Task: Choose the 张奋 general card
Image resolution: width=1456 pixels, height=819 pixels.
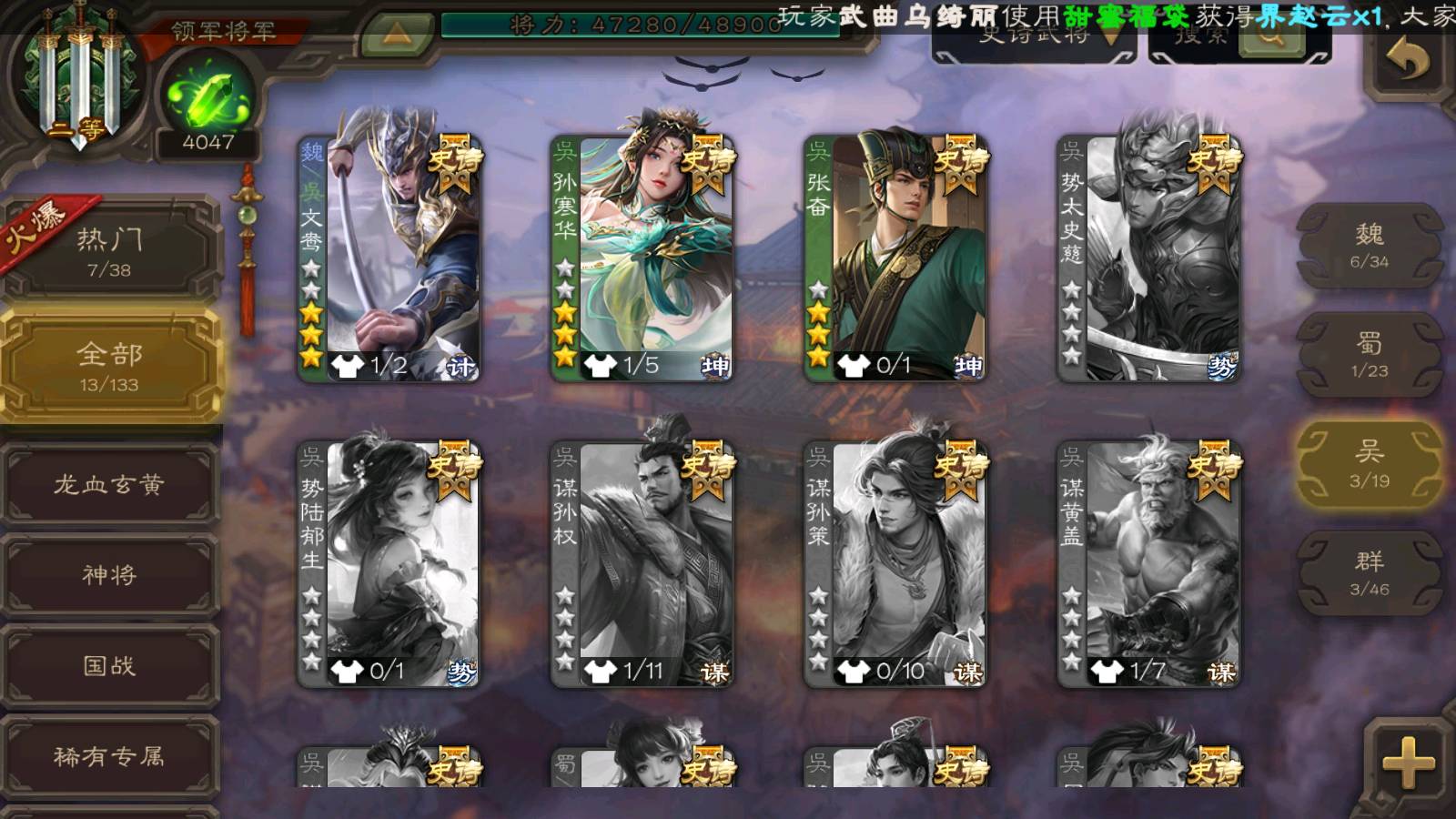Action: [x=896, y=258]
